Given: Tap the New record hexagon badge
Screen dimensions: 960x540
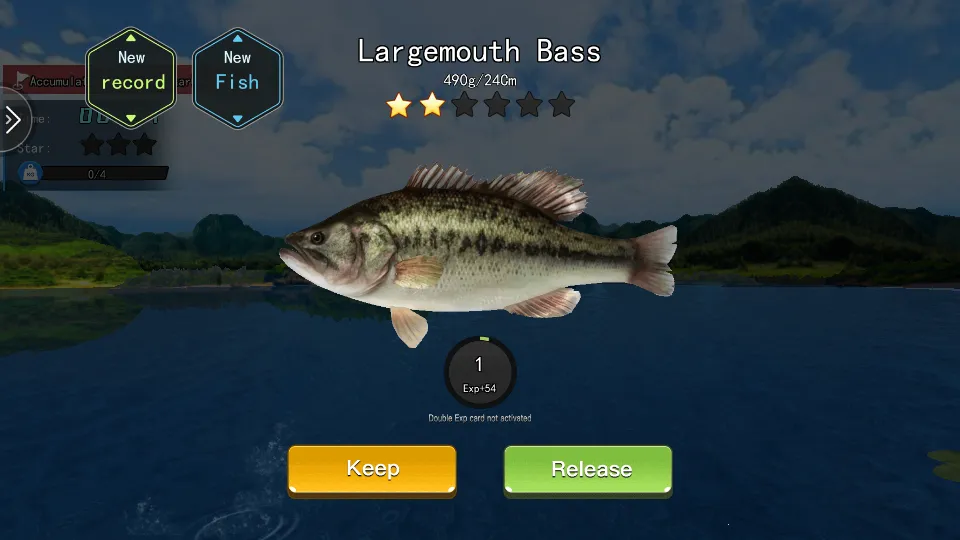Looking at the screenshot, I should pyautogui.click(x=132, y=78).
